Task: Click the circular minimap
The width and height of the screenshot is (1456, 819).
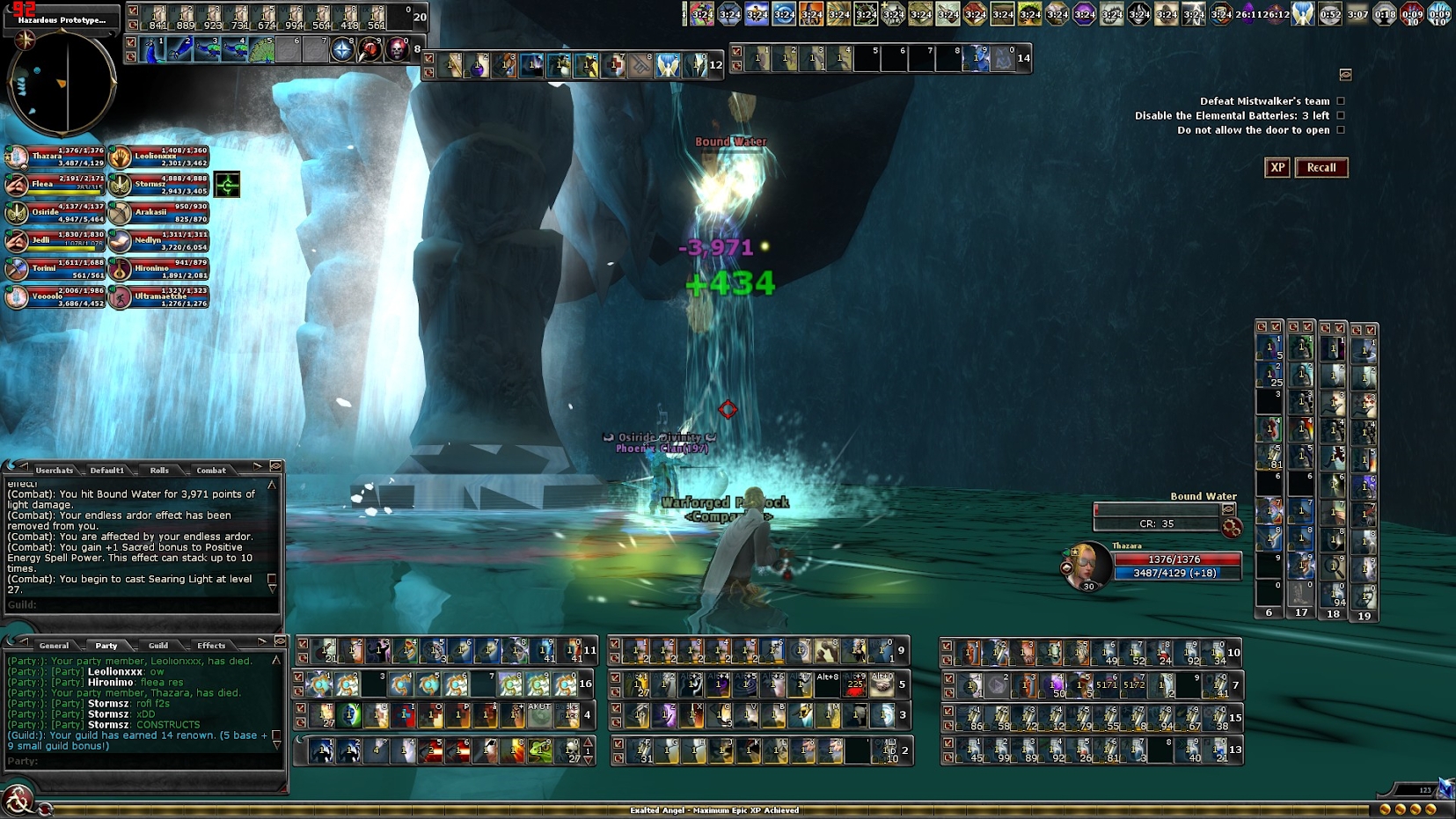Action: pyautogui.click(x=61, y=84)
